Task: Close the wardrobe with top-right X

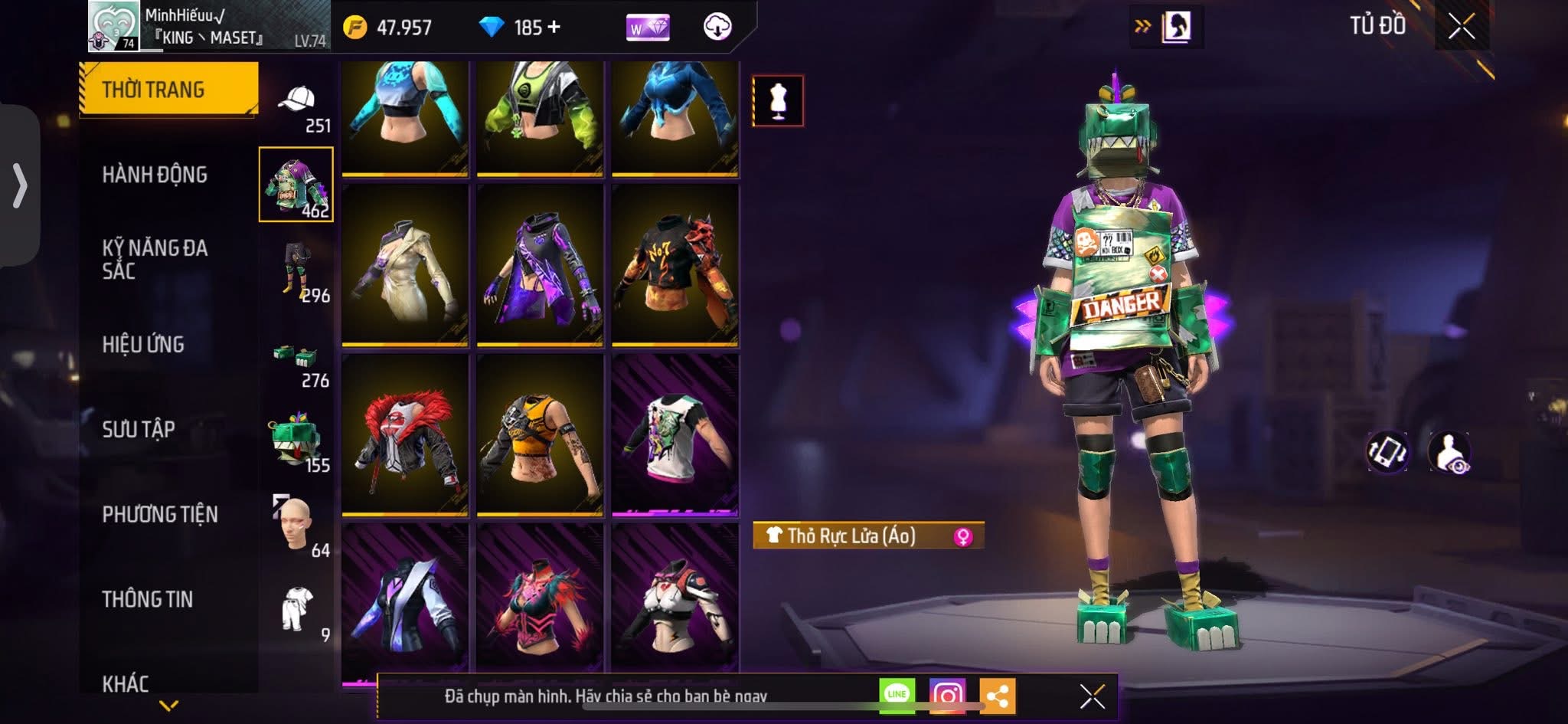Action: pyautogui.click(x=1461, y=27)
